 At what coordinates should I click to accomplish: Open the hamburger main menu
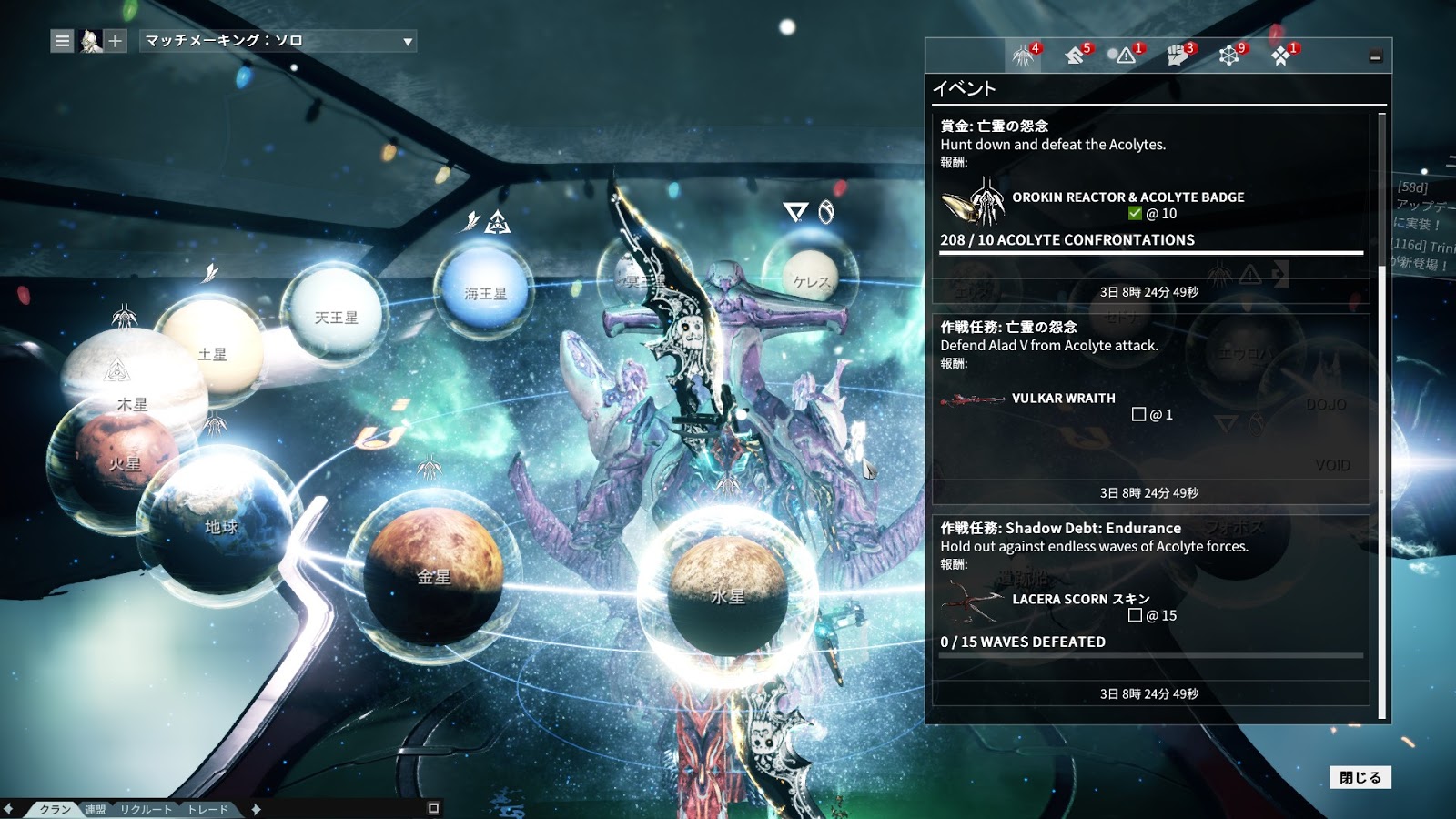(62, 41)
